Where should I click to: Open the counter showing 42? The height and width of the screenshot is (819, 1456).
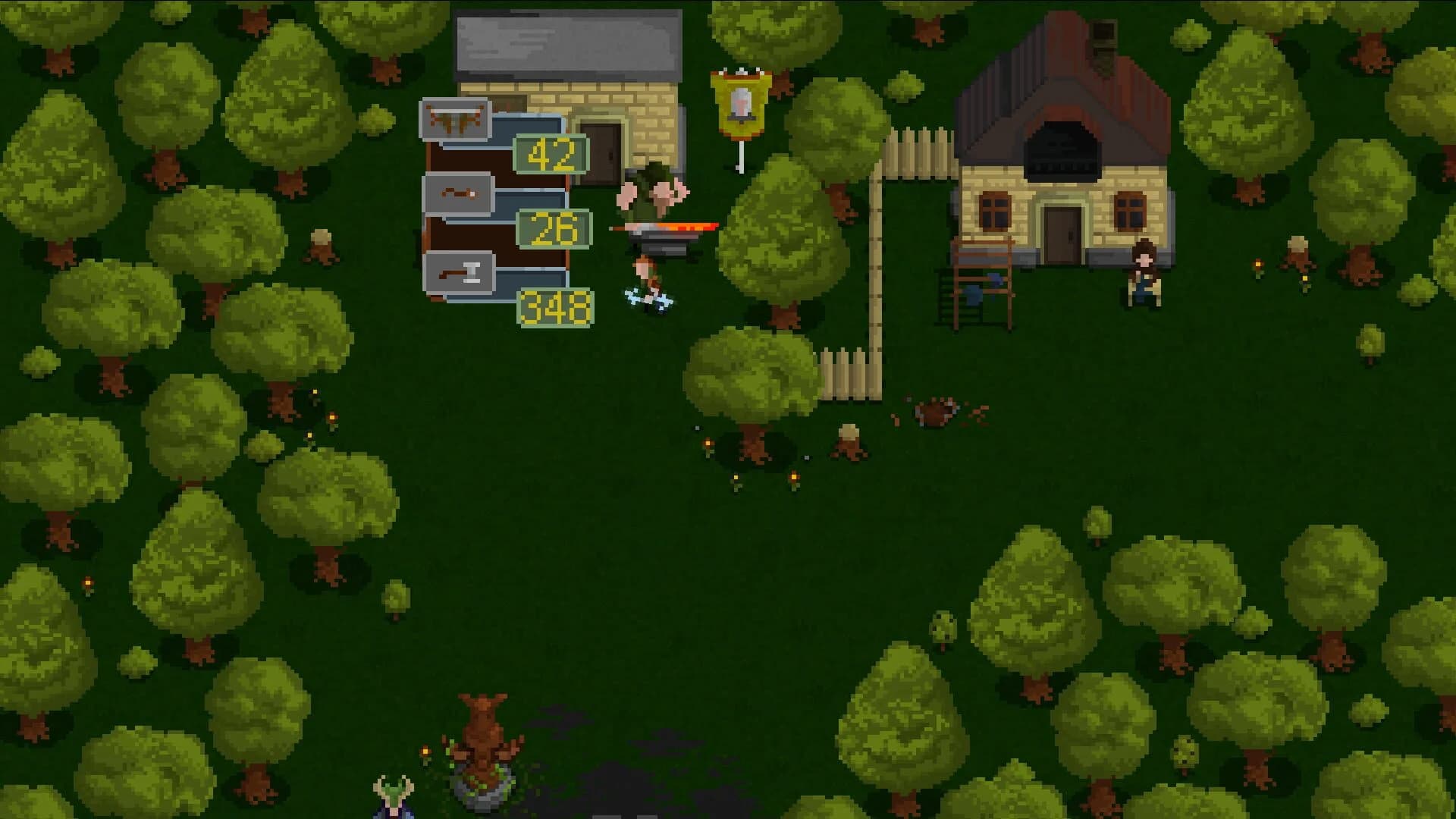point(551,155)
